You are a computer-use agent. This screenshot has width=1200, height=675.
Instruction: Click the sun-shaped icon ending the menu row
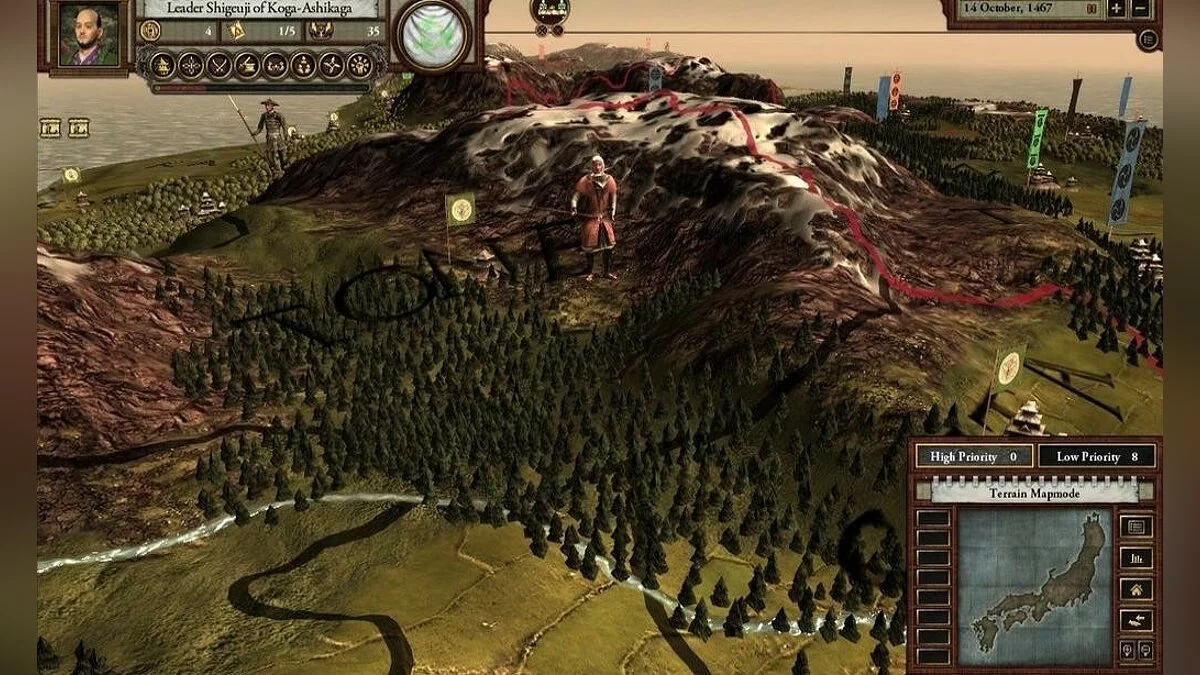pos(358,66)
